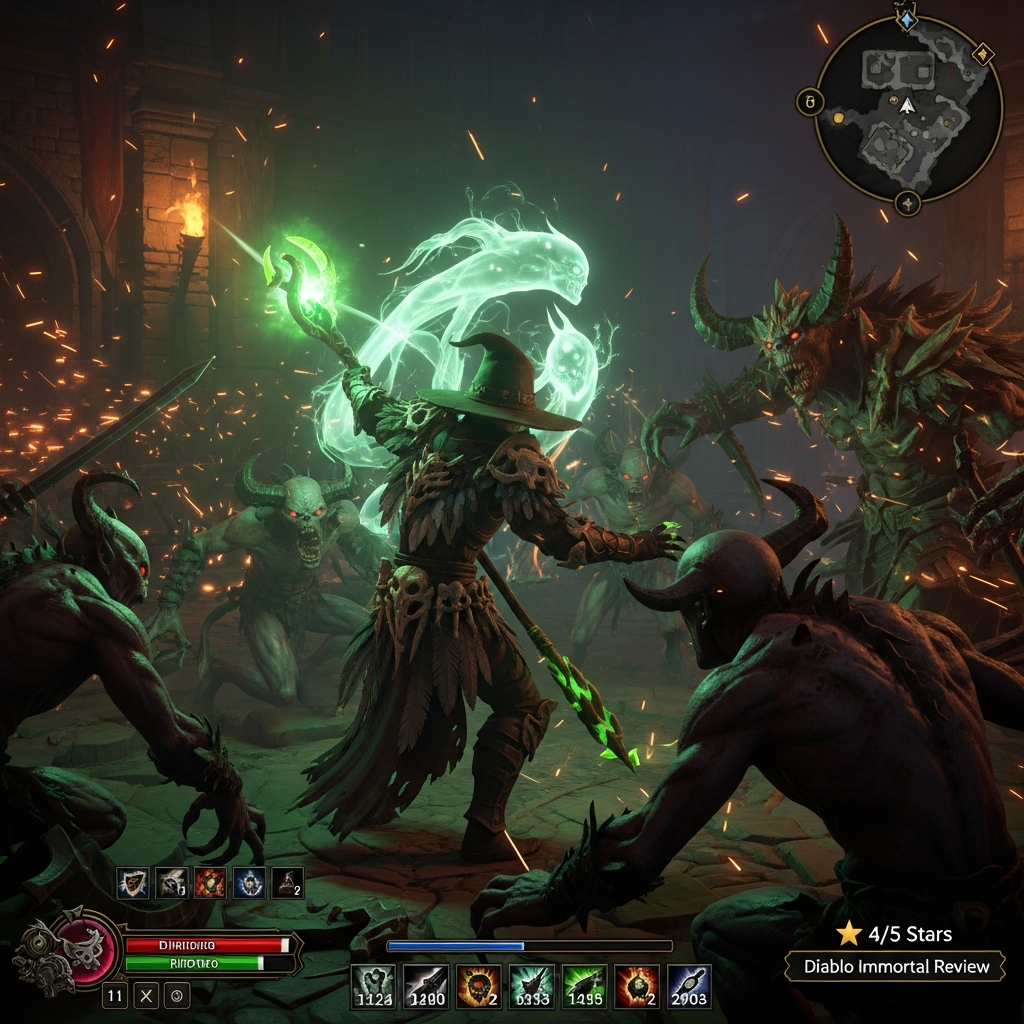
Task: Trigger the fiery skull skill in the hotbar
Action: [479, 986]
